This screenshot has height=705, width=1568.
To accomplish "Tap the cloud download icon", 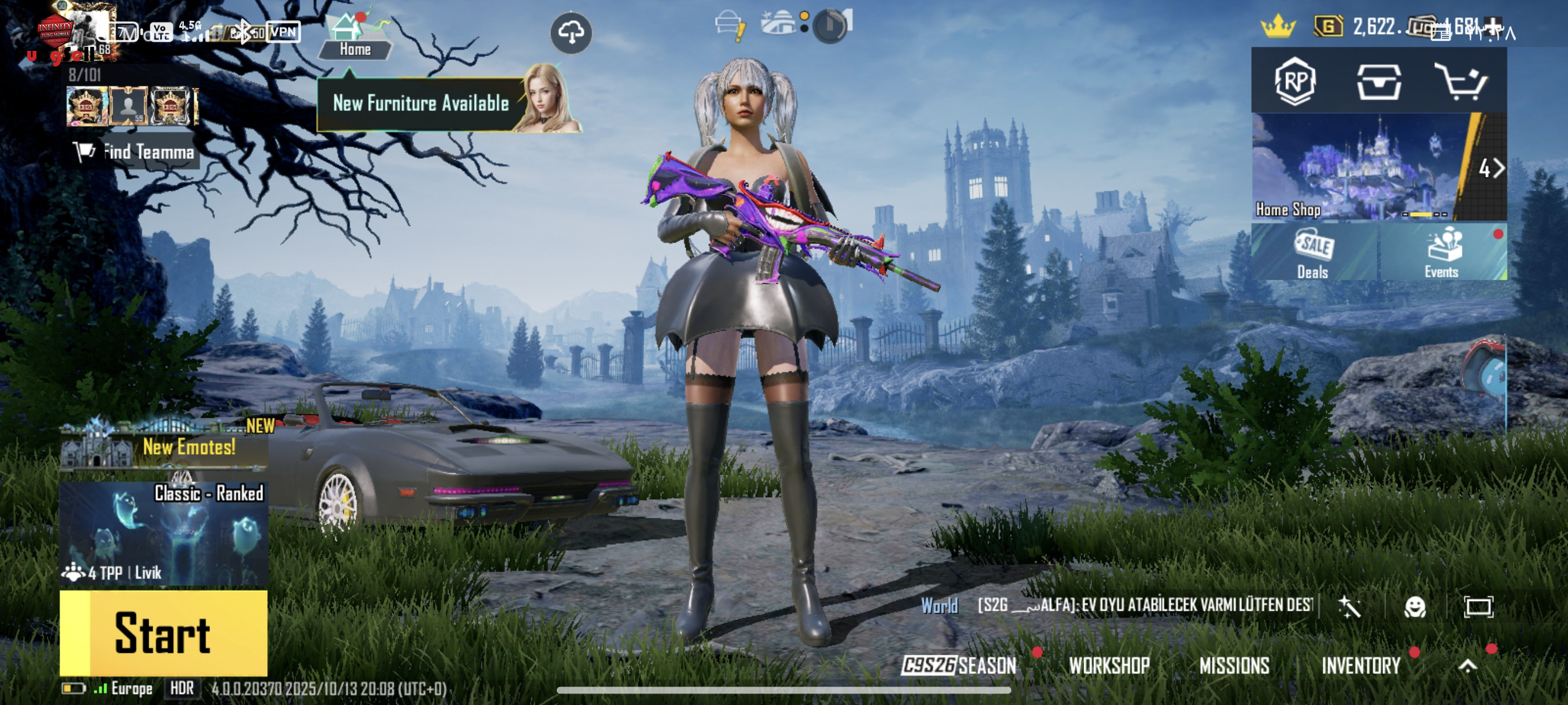I will pyautogui.click(x=571, y=32).
